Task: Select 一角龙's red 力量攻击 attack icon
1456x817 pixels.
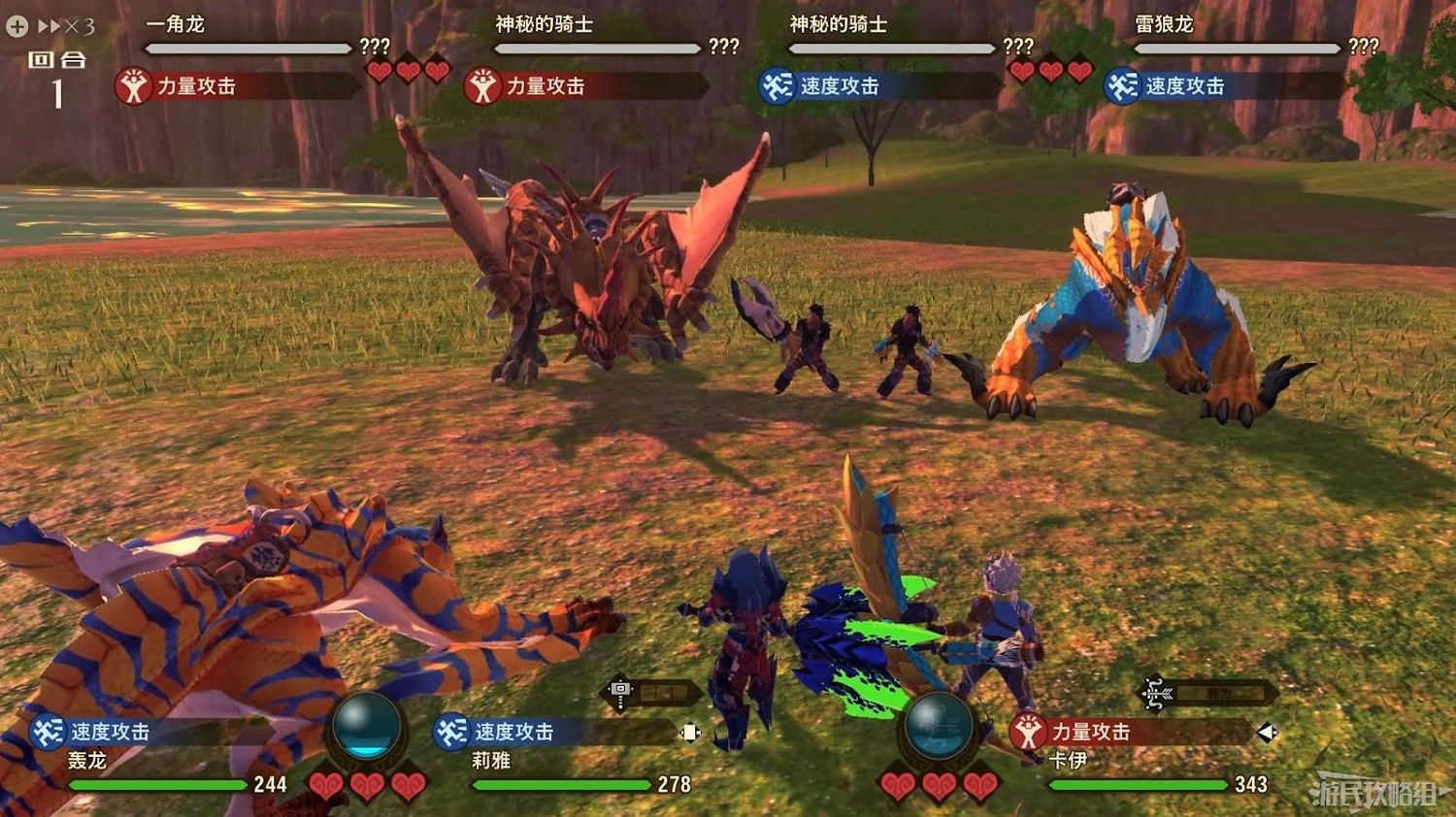Action: tap(133, 85)
